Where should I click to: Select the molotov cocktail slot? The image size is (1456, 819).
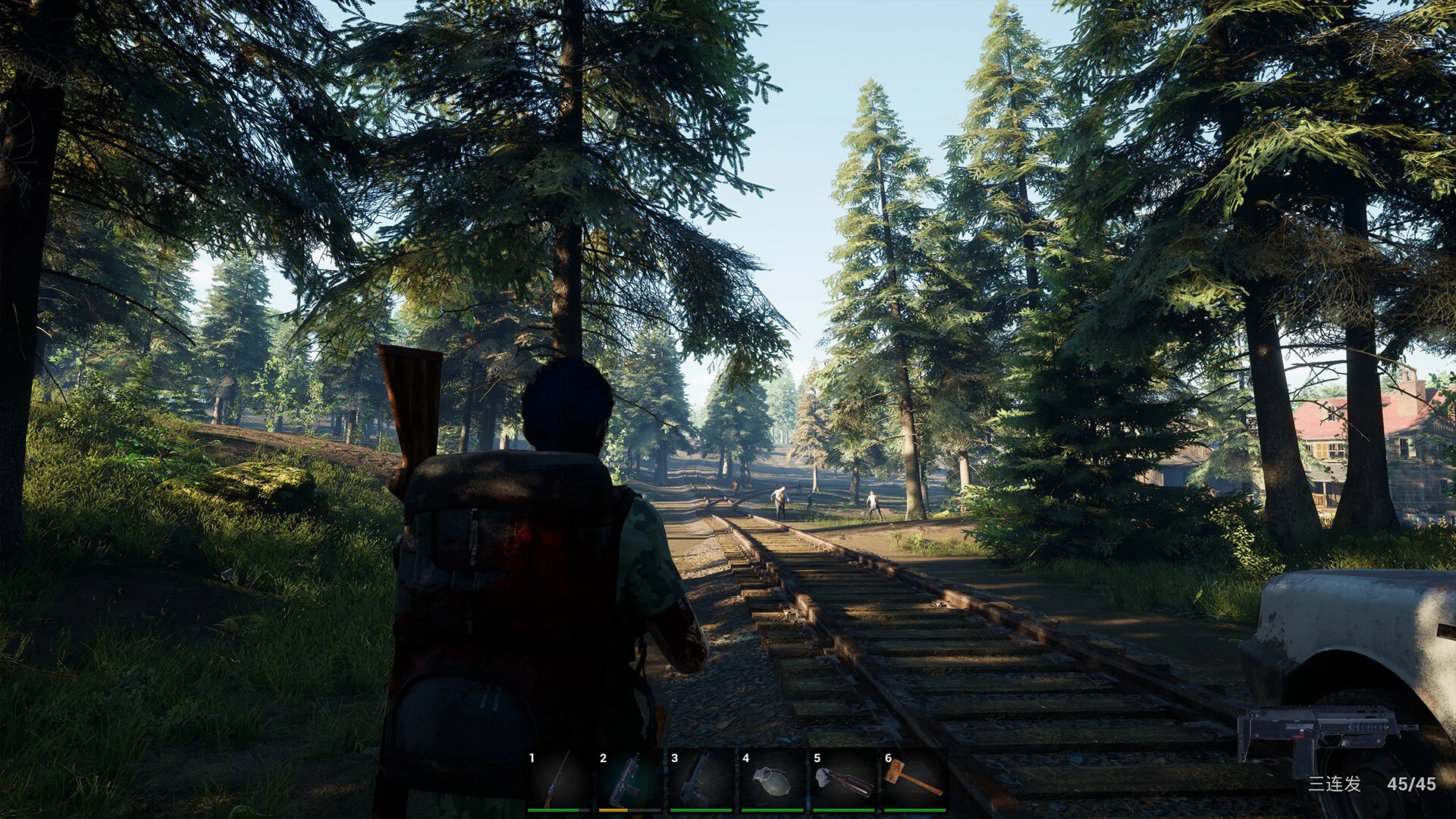[x=843, y=781]
